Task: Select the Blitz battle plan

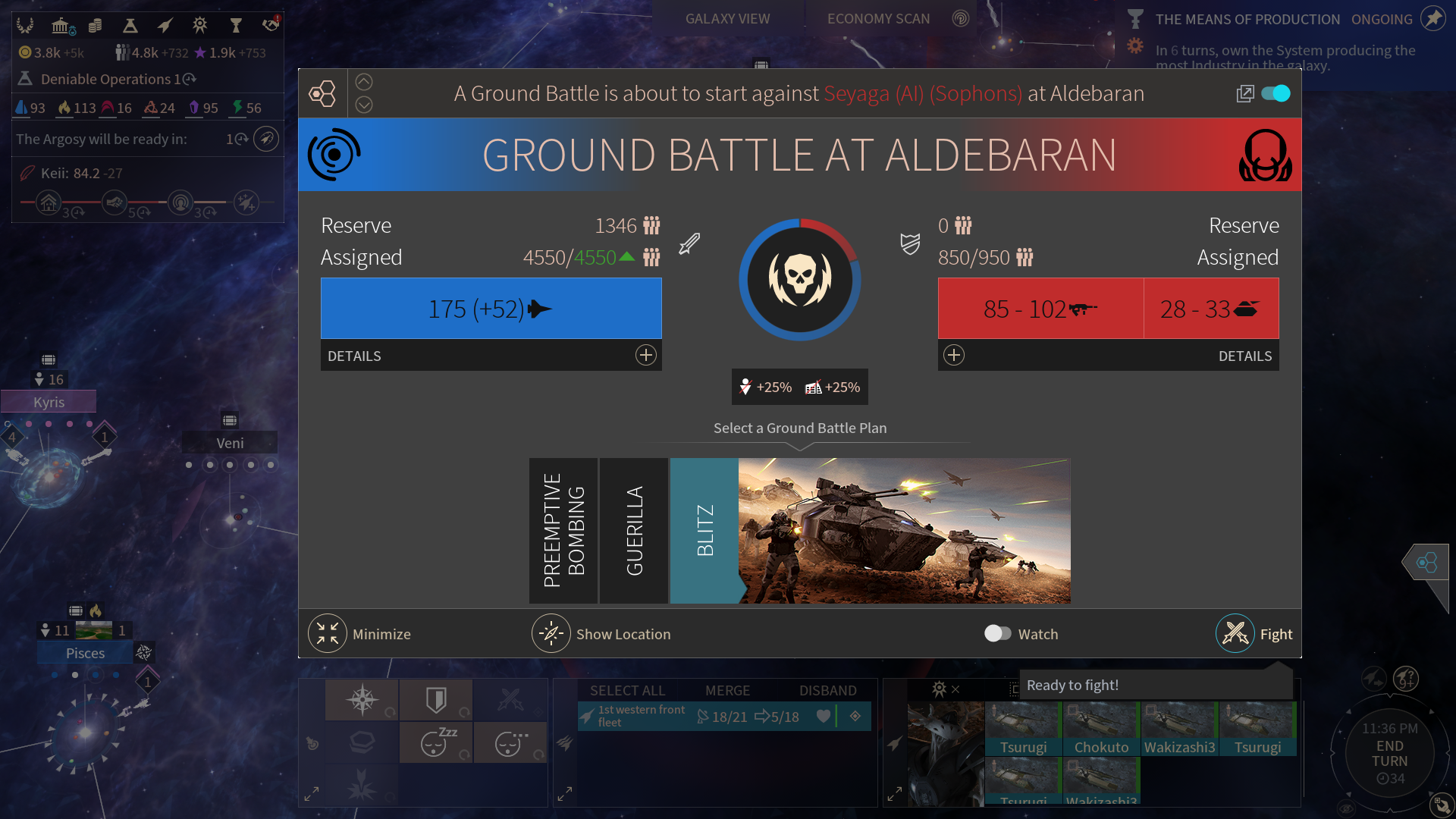Action: (704, 530)
